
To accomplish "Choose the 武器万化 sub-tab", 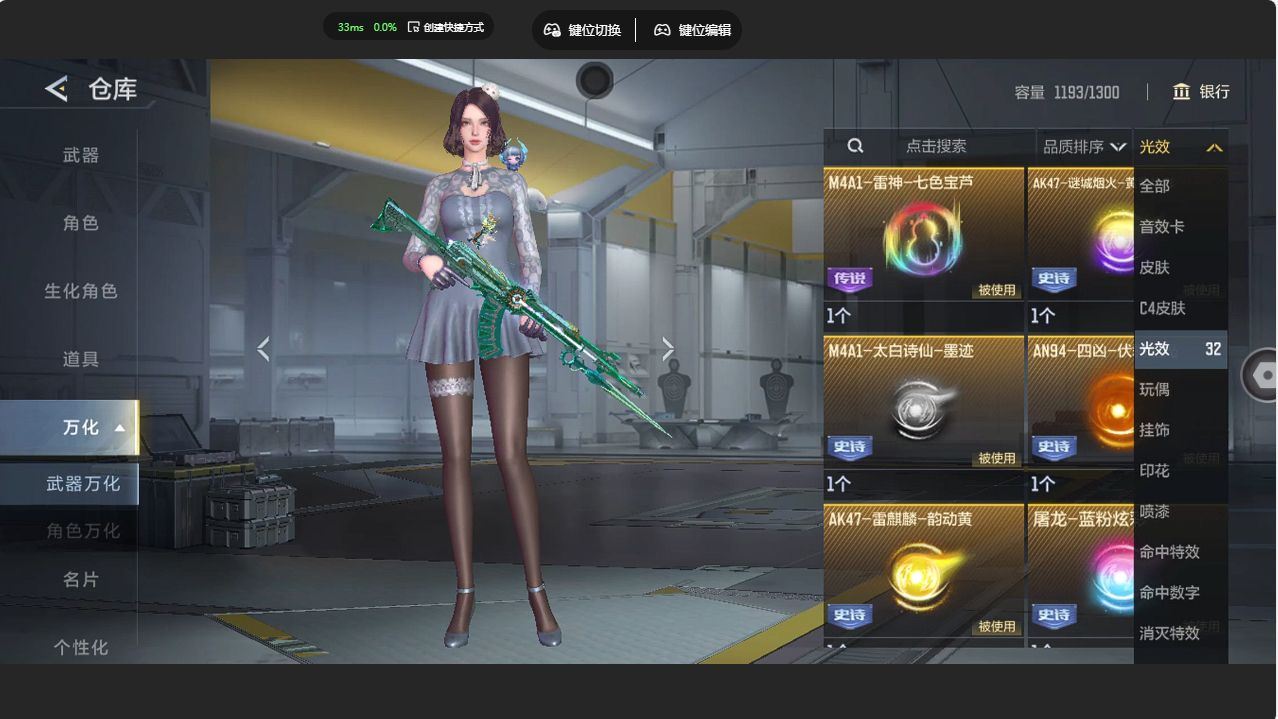I will pyautogui.click(x=82, y=484).
